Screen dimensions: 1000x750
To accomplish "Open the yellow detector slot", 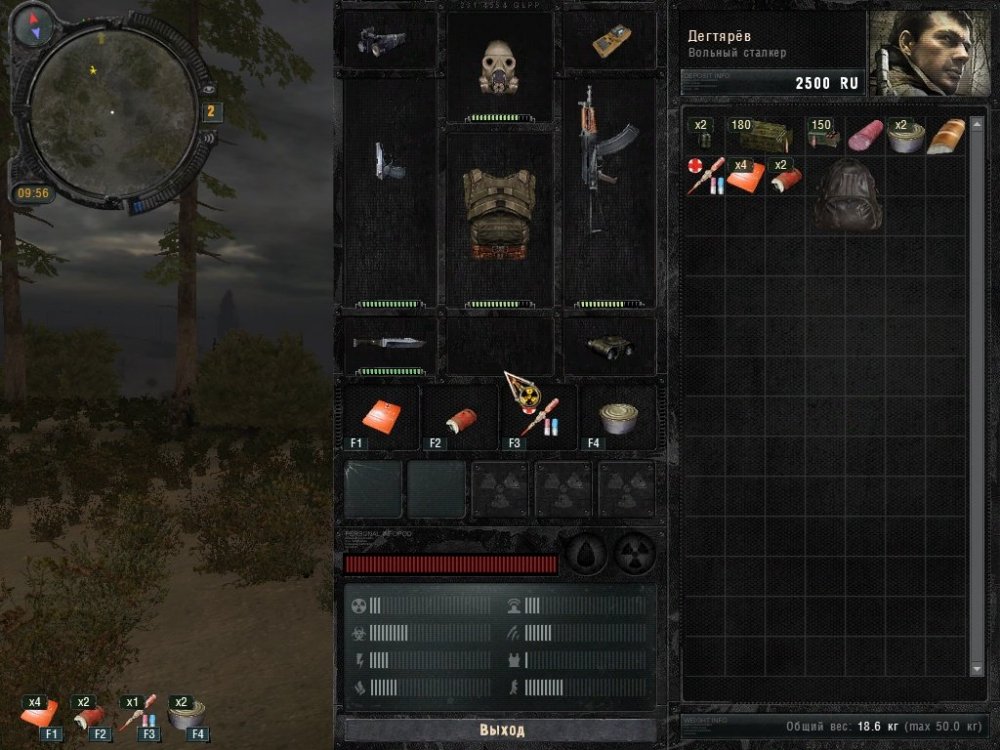I will coord(610,40).
